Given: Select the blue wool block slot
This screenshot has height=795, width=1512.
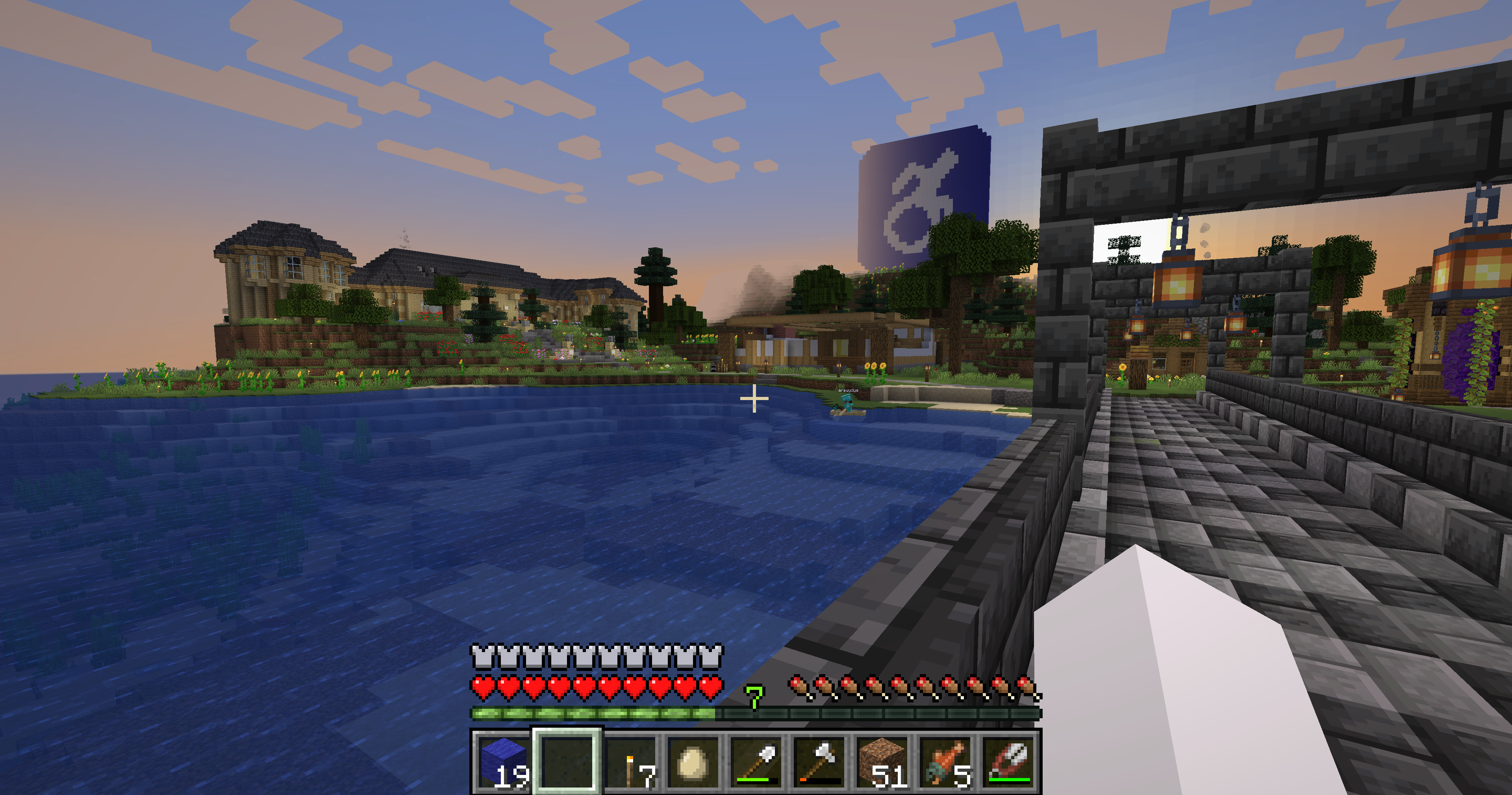Looking at the screenshot, I should point(503,762).
